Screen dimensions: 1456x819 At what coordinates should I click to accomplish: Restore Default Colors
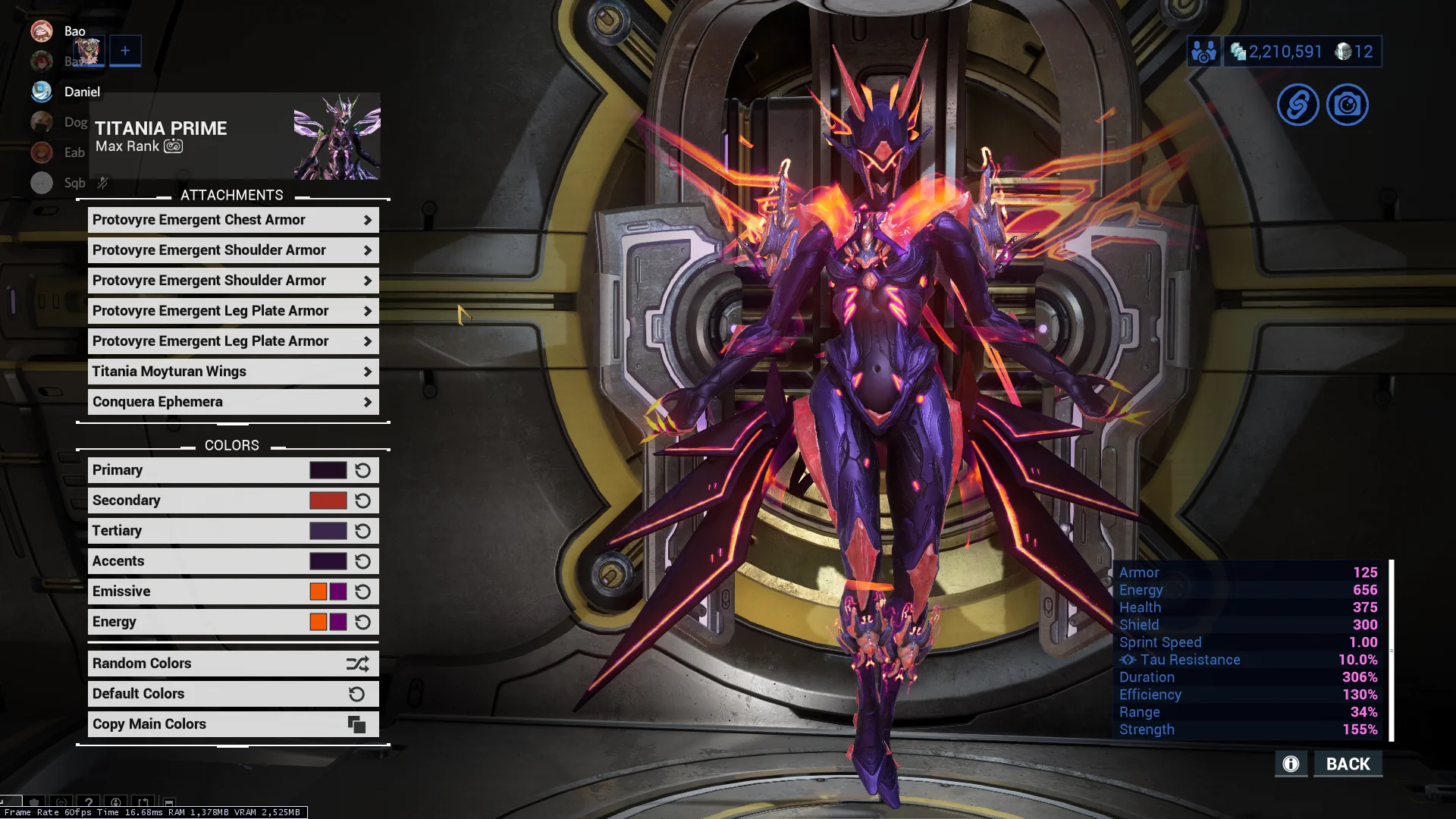coord(233,694)
